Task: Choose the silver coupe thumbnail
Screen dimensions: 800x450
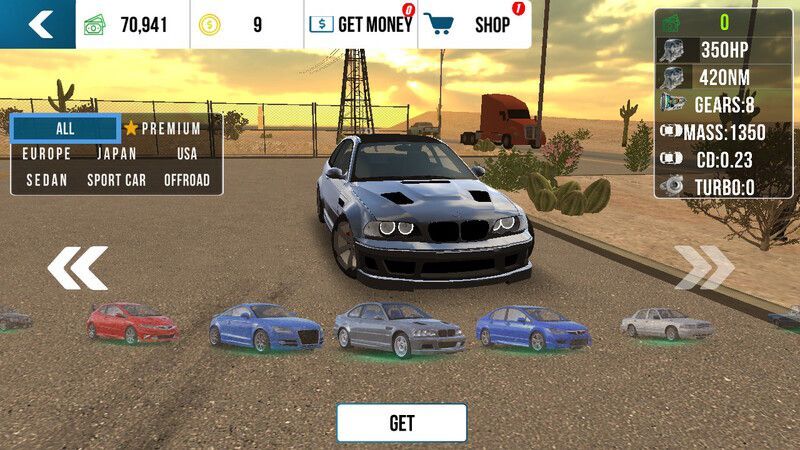Action: click(x=399, y=329)
